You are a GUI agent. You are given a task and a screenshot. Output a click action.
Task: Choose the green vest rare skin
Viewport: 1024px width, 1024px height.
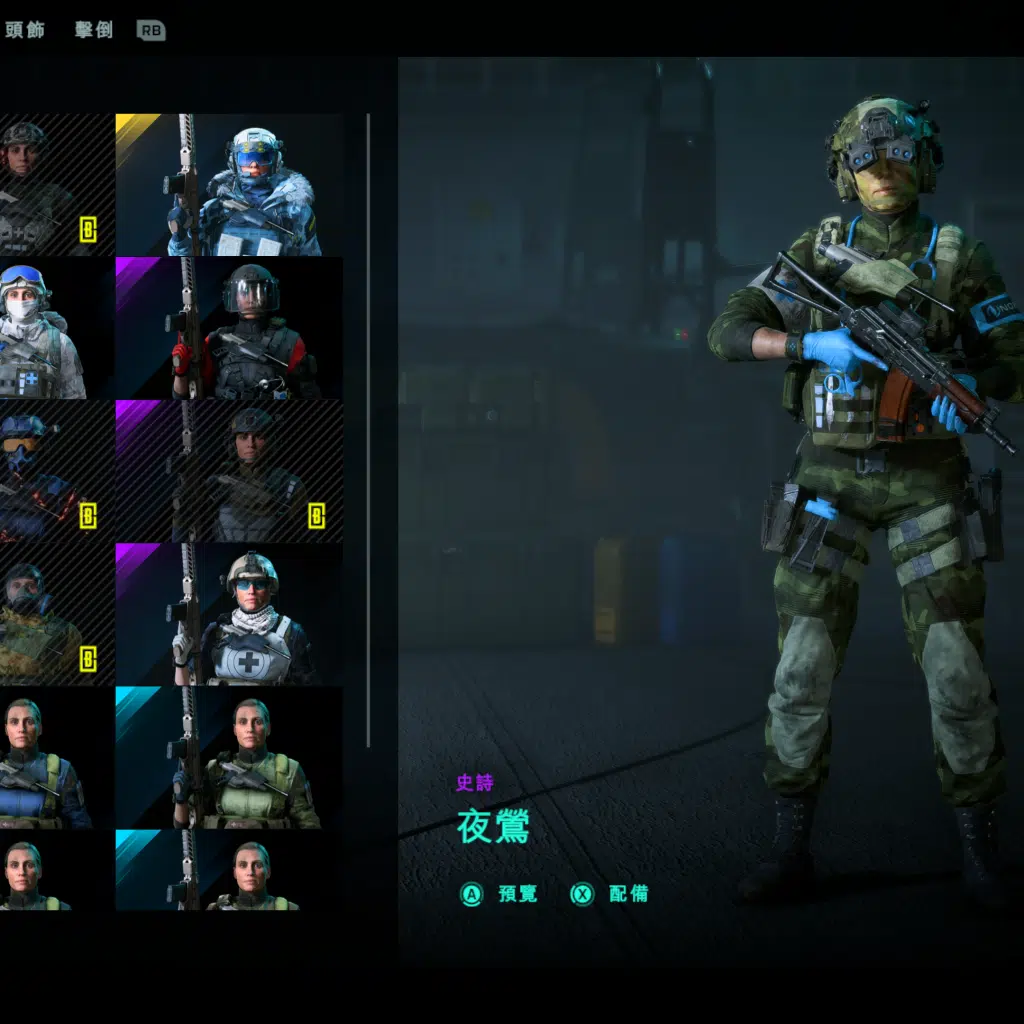click(x=229, y=757)
